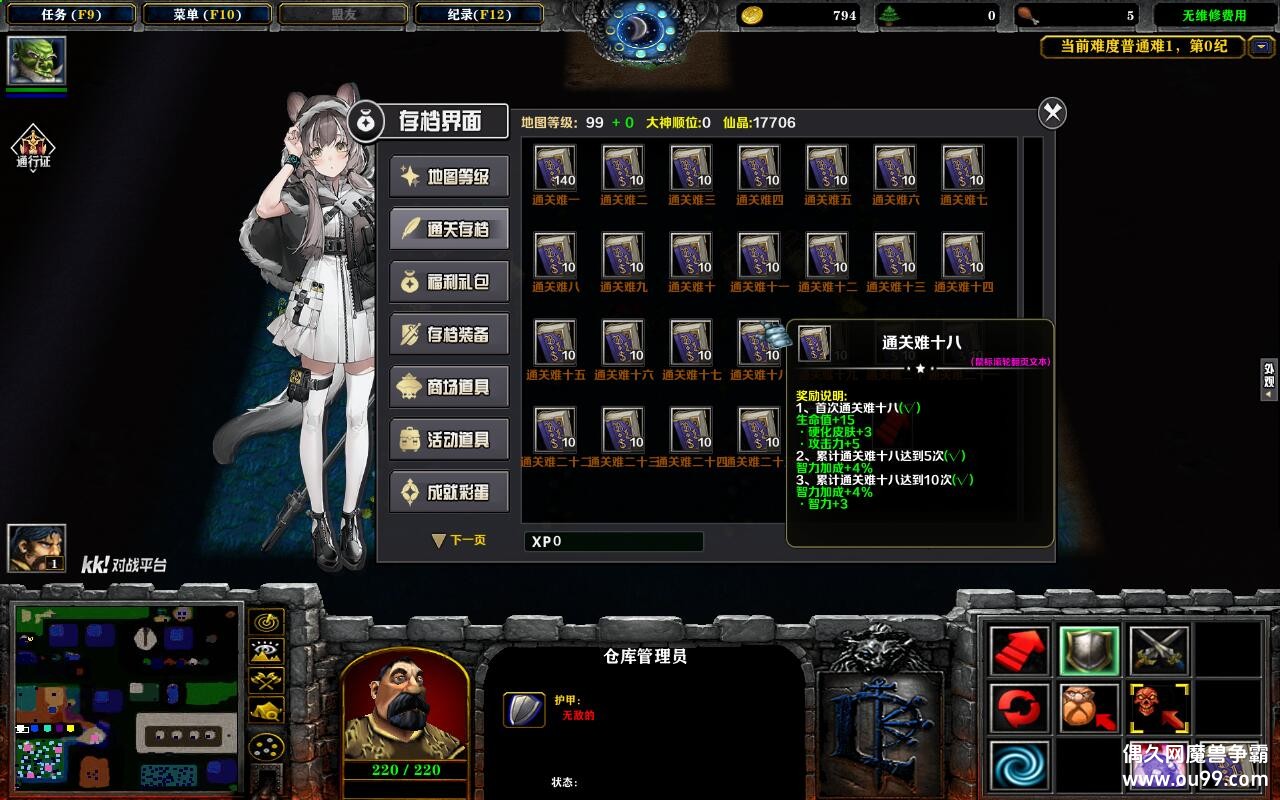Open the 纪录 (F12) log menu

[x=477, y=15]
